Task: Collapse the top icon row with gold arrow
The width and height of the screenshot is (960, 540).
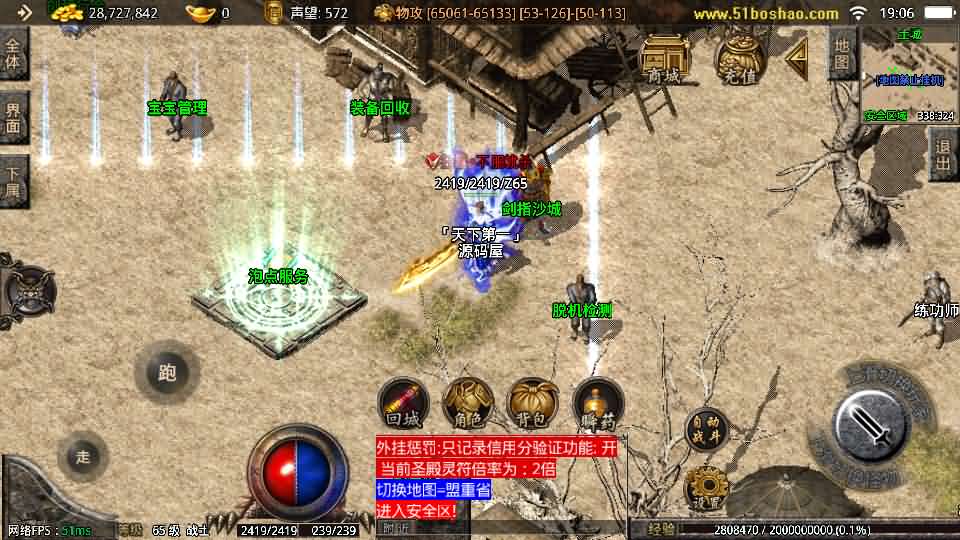Action: coord(799,59)
